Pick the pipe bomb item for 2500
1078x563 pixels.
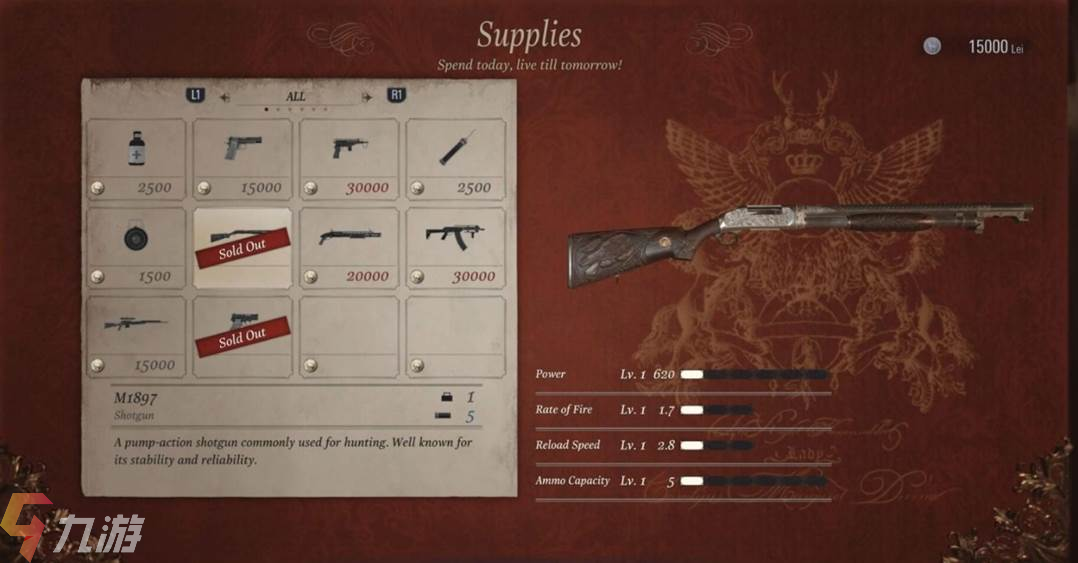(x=456, y=157)
